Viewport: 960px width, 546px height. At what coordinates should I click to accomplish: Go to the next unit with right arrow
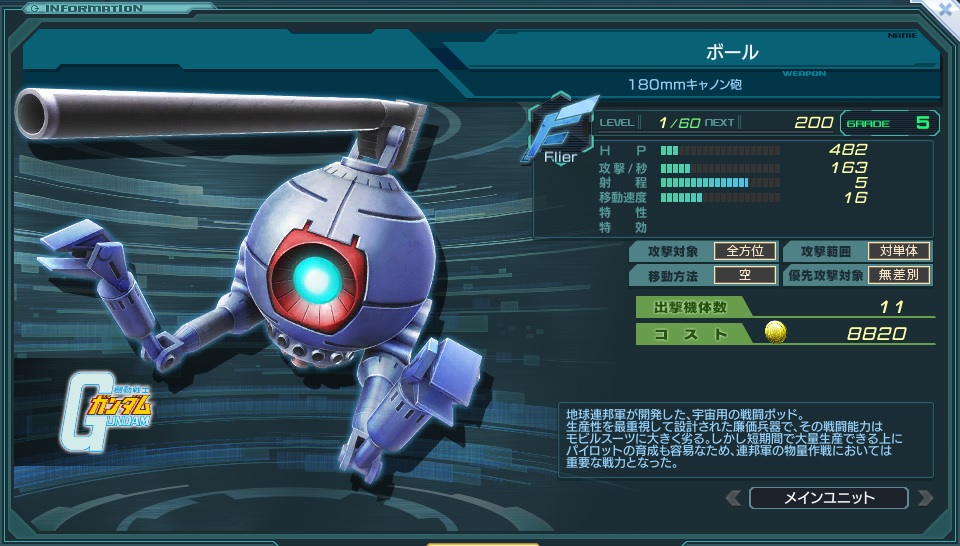925,497
